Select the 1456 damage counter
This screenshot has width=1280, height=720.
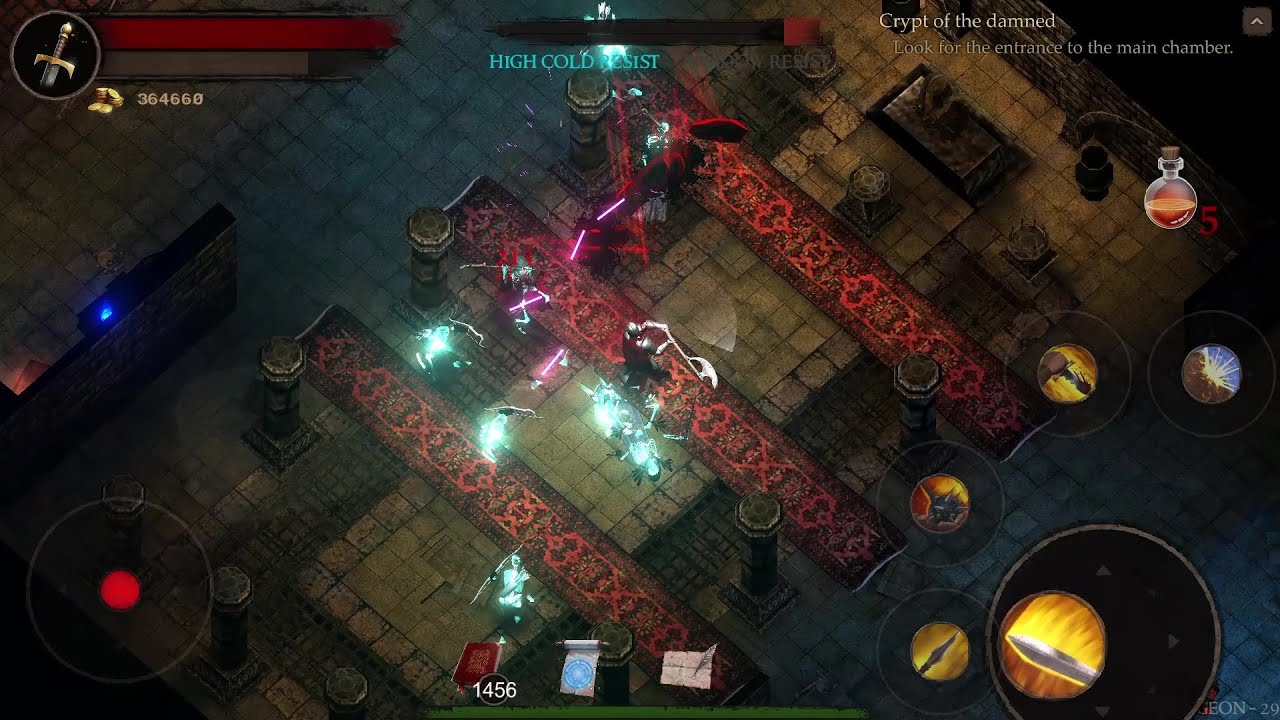point(493,690)
